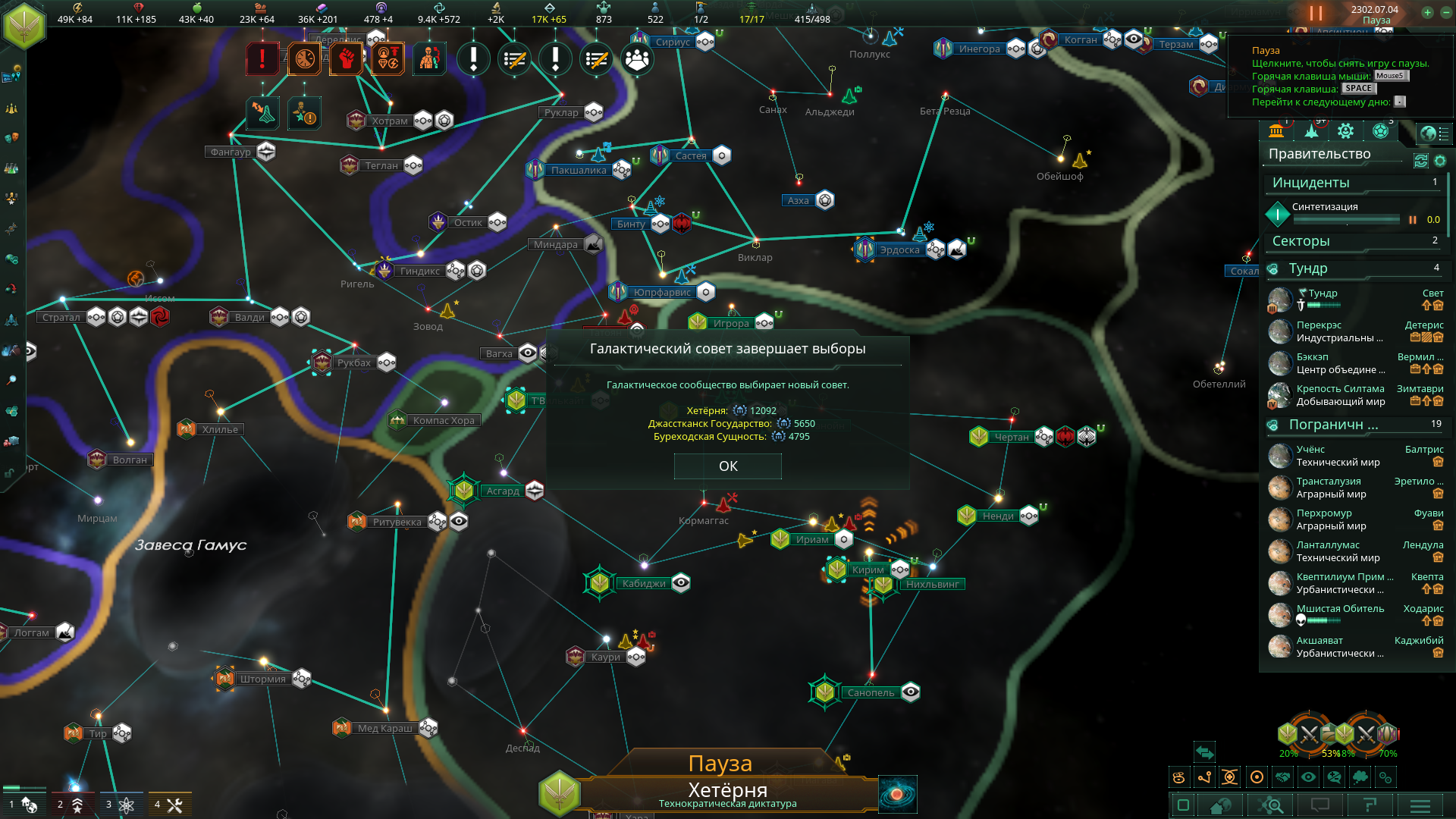
Task: Increase game speed with the plus button
Action: click(1426, 12)
